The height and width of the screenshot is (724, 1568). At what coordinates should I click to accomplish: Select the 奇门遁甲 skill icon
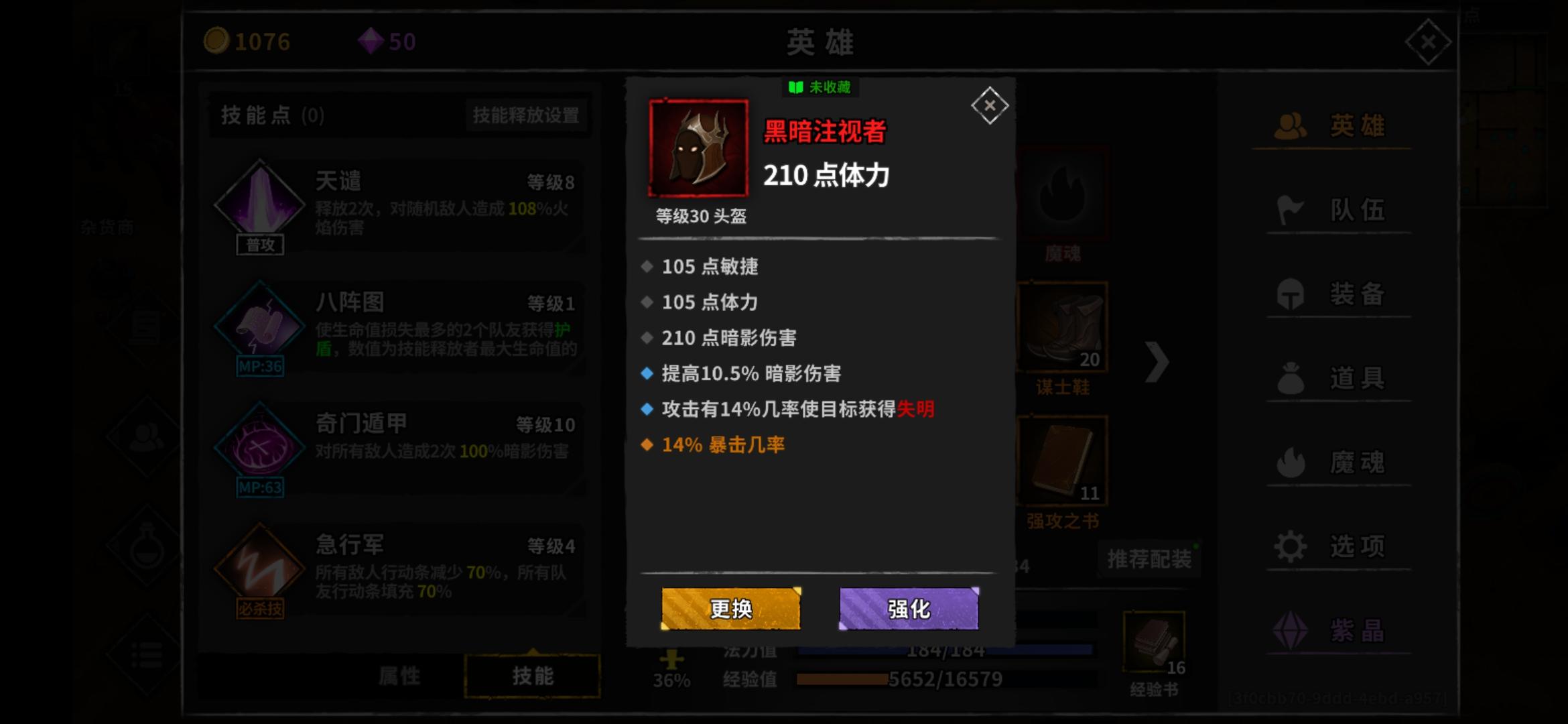click(x=261, y=447)
